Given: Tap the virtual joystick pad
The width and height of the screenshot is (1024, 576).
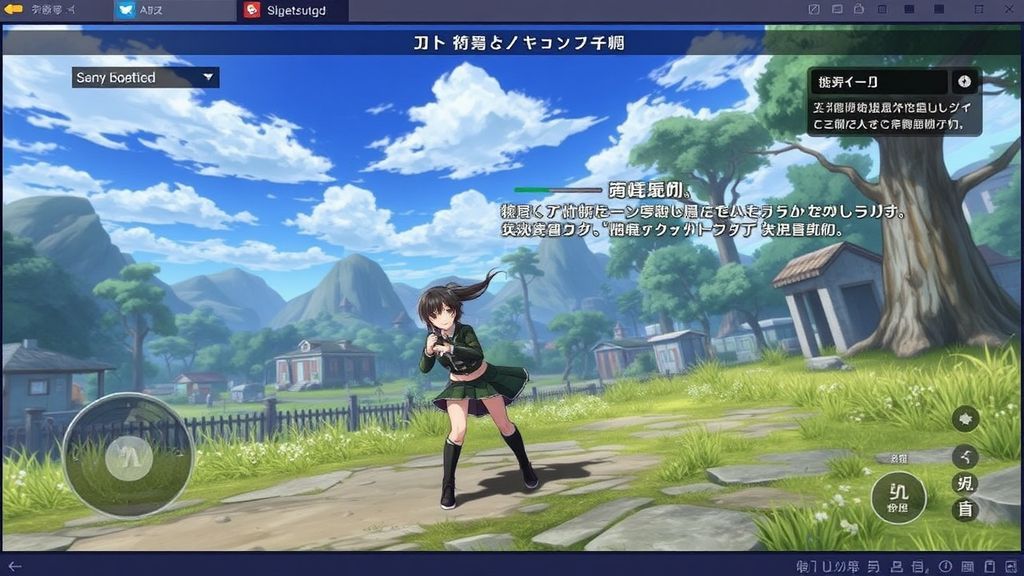Looking at the screenshot, I should 128,456.
